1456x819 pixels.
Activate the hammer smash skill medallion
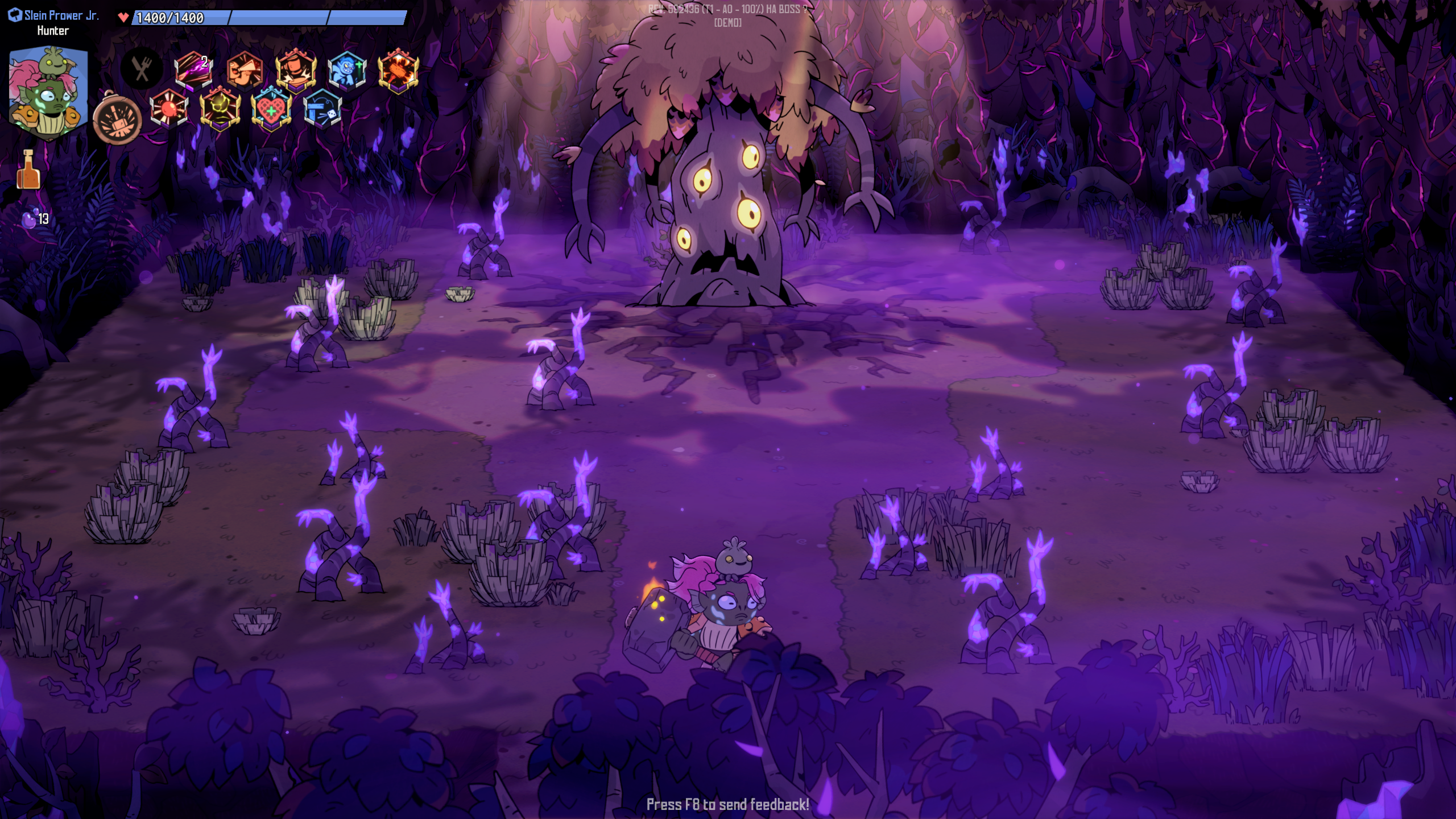pos(117,120)
